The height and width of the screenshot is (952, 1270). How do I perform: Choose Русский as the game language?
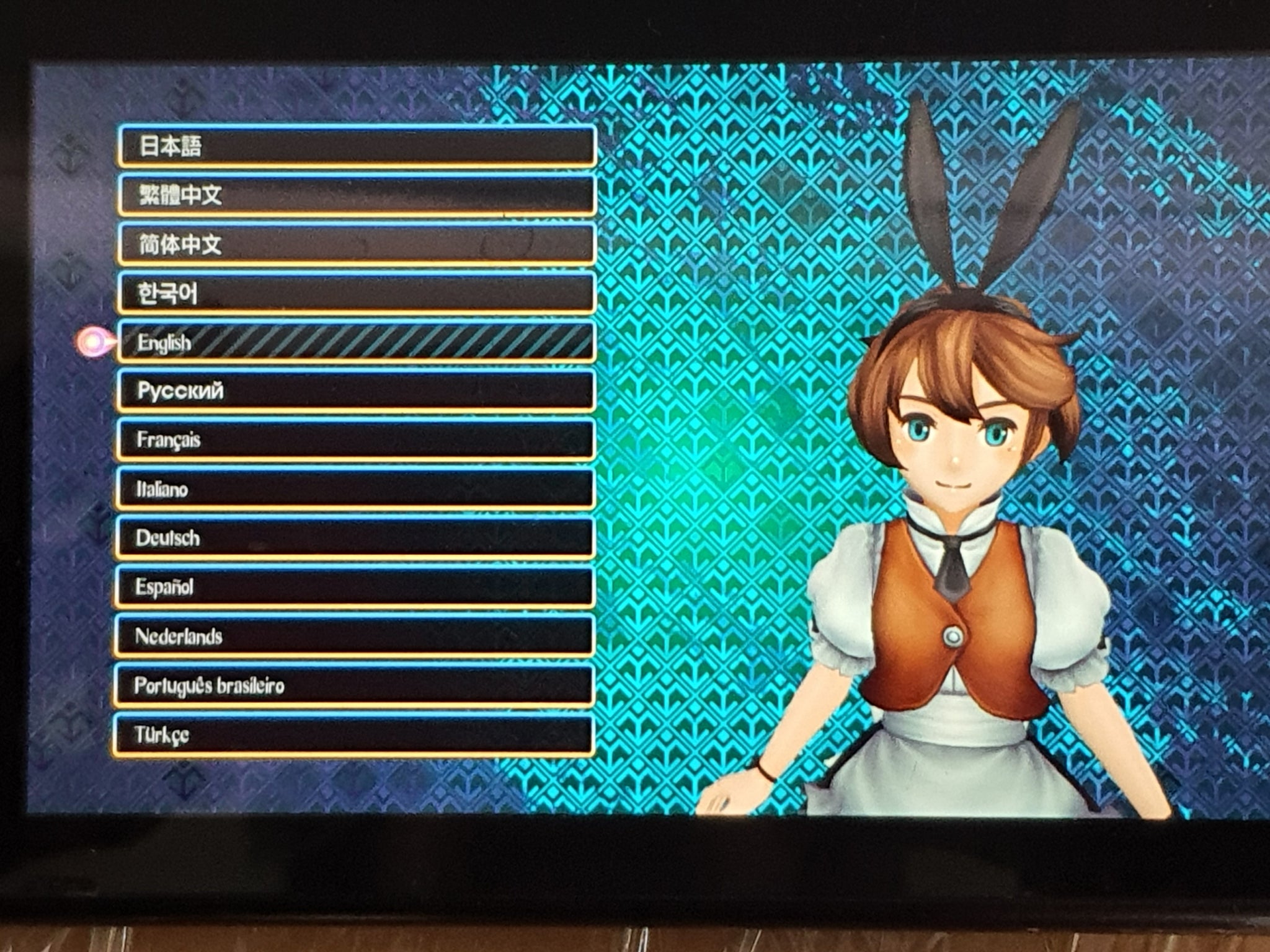pyautogui.click(x=355, y=390)
